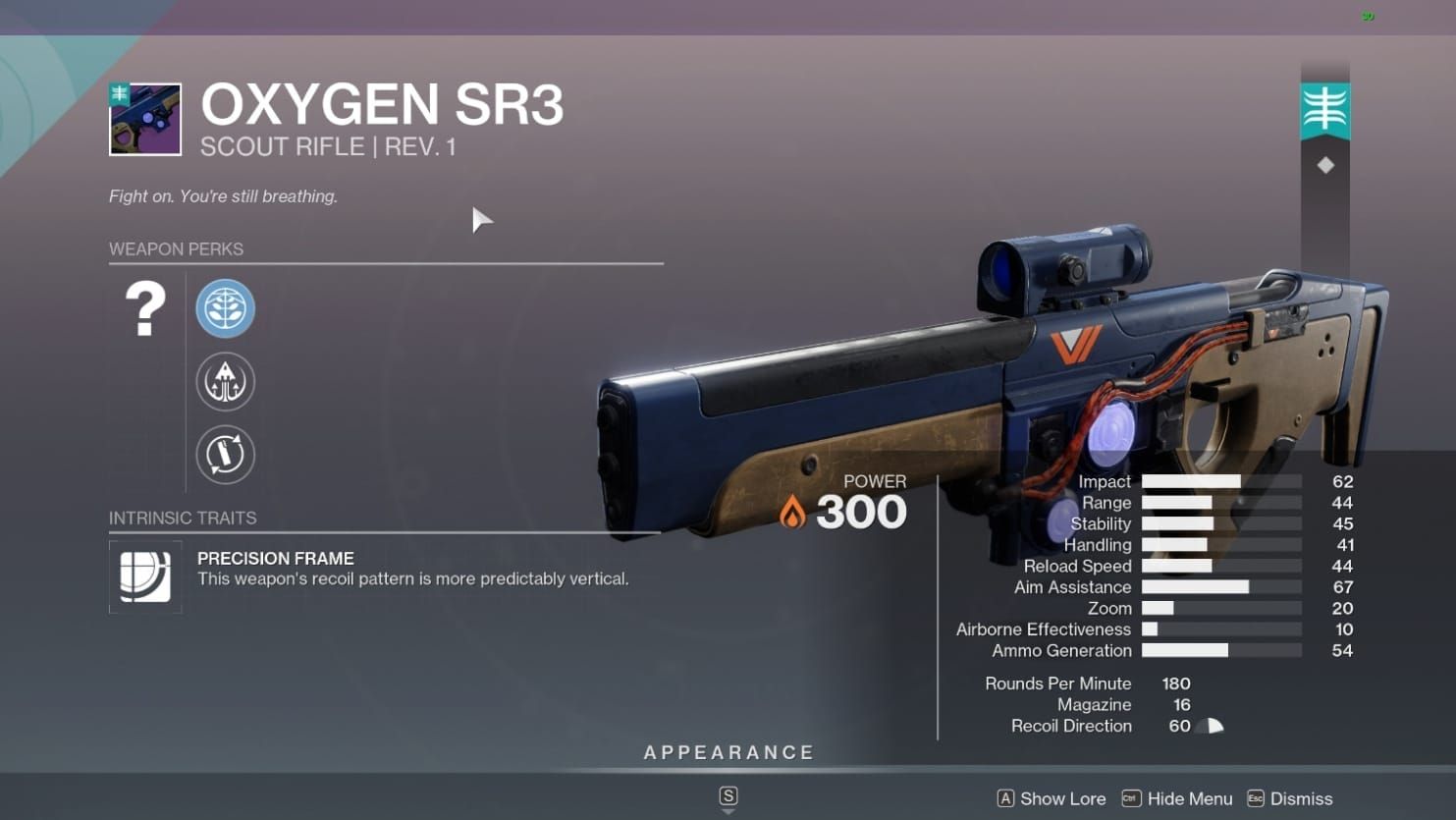Hide the menu overlay
Viewport: 1456px width, 820px height.
point(1177,798)
